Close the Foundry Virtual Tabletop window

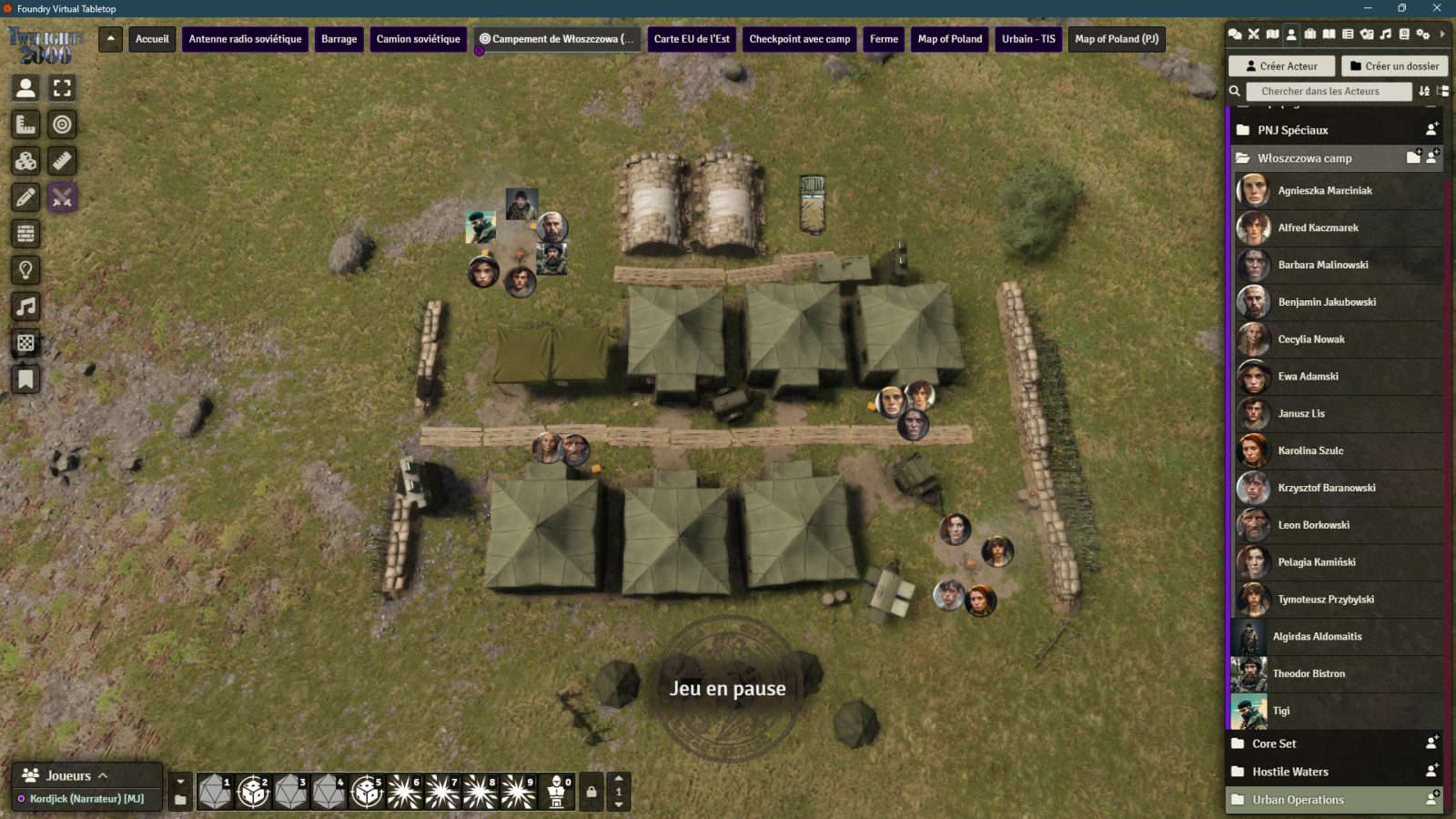click(1437, 8)
